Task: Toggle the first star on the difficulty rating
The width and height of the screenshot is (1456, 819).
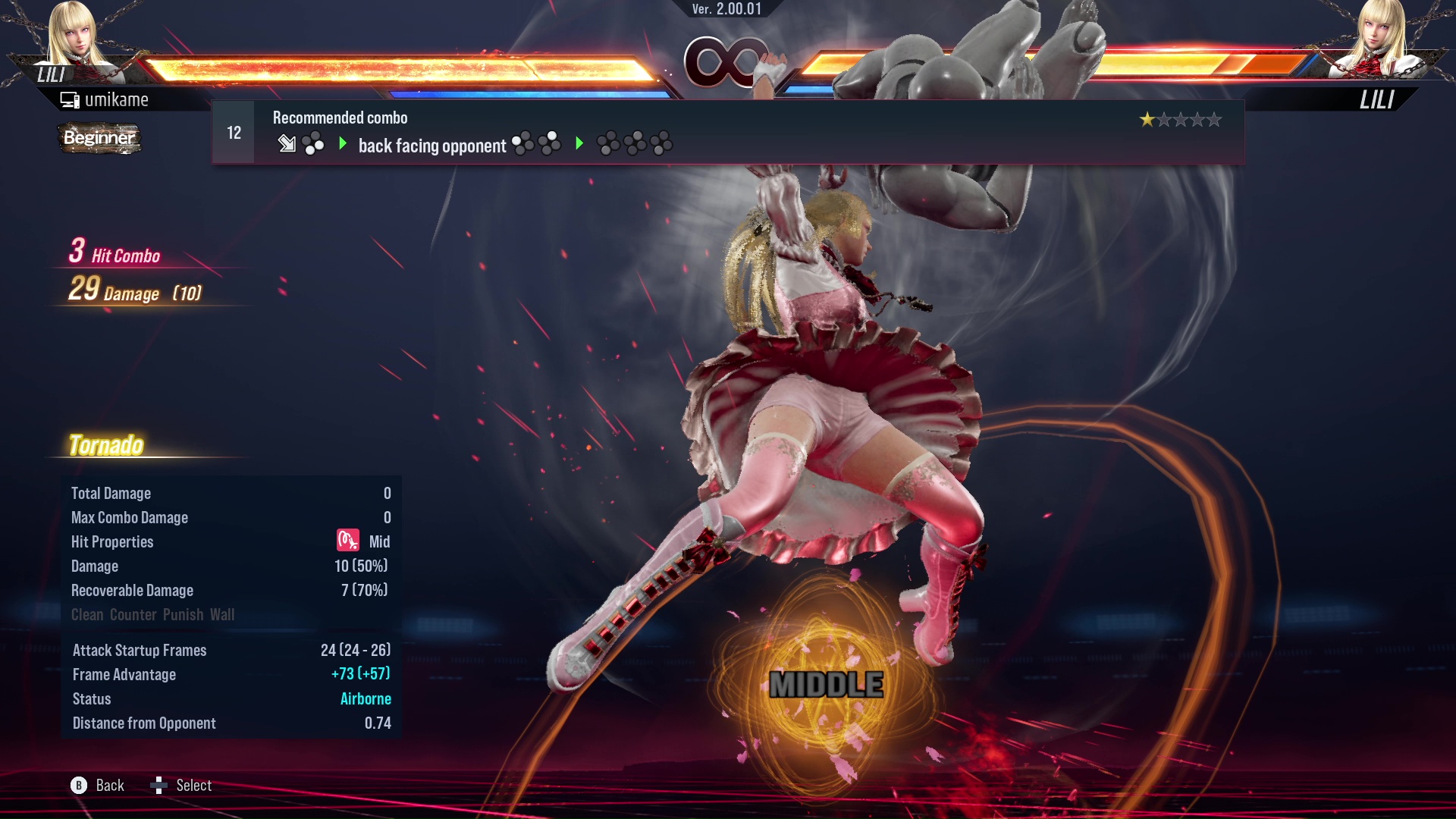Action: point(1149,119)
